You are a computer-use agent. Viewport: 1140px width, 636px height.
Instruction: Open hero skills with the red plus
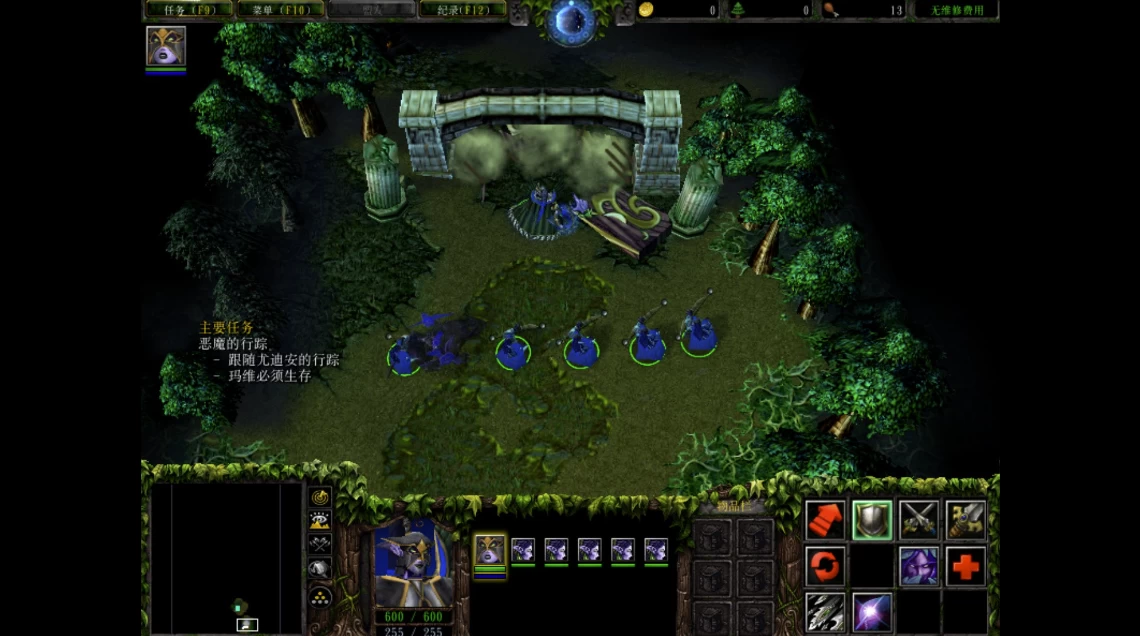point(965,566)
